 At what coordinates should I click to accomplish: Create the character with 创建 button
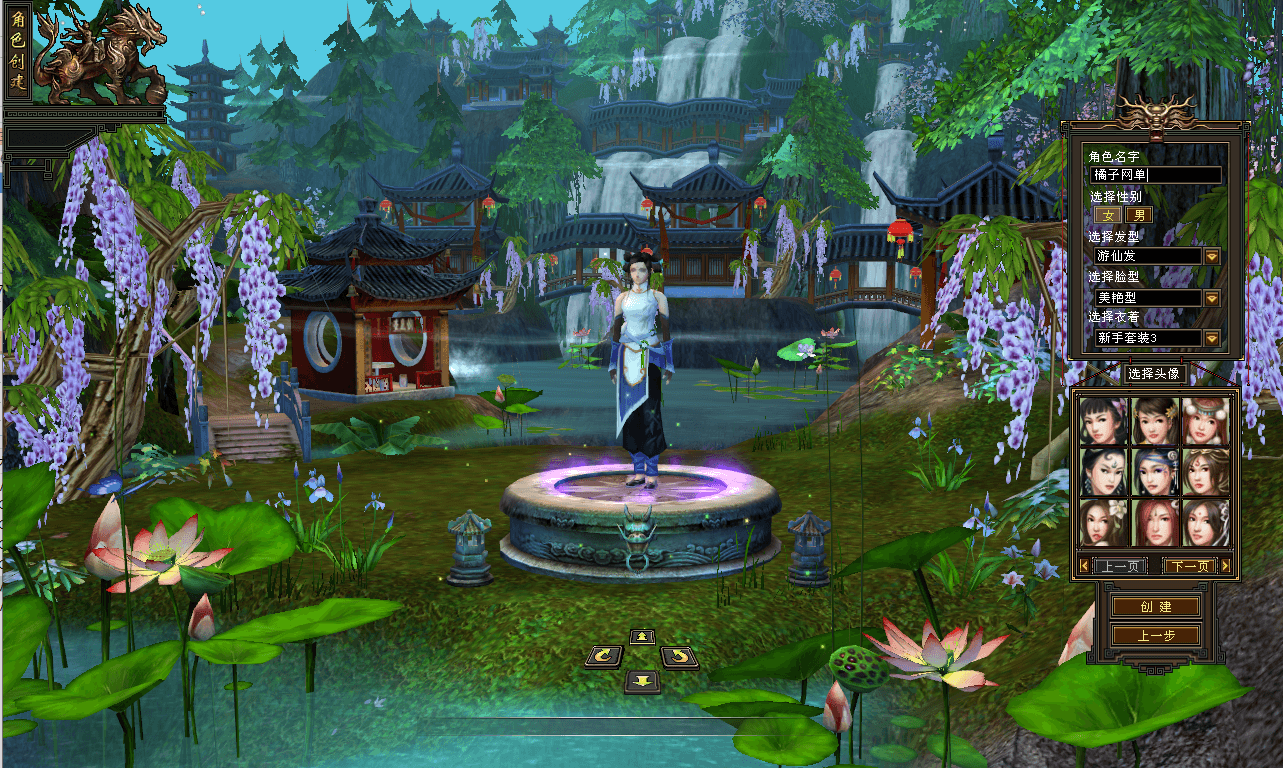1155,607
